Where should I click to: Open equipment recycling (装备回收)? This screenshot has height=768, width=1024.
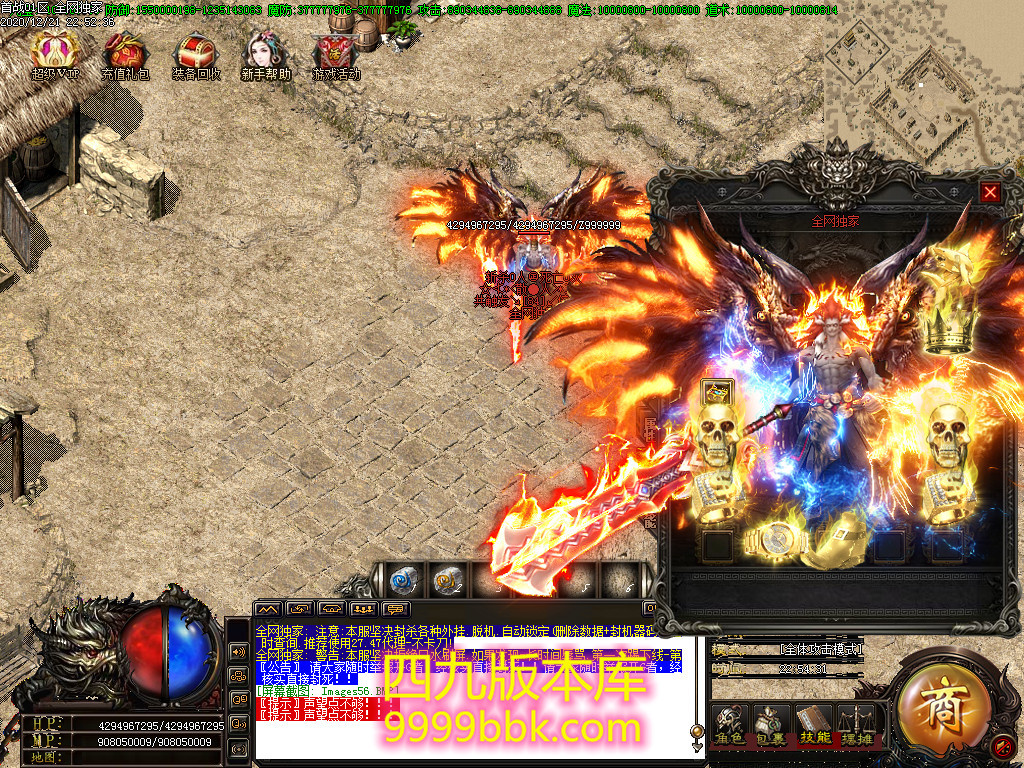[195, 53]
